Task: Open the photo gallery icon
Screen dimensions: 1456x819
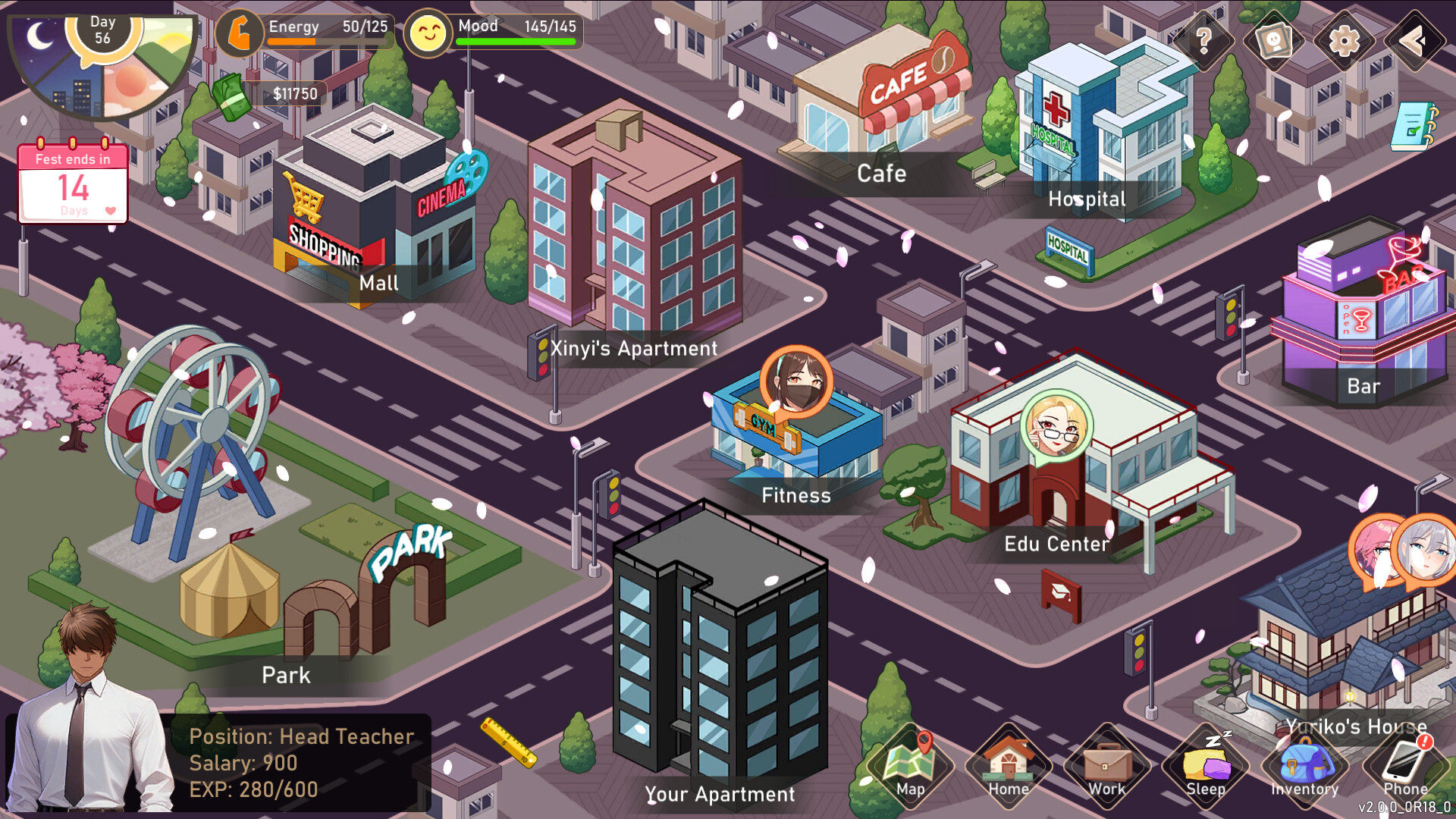Action: [x=1276, y=42]
